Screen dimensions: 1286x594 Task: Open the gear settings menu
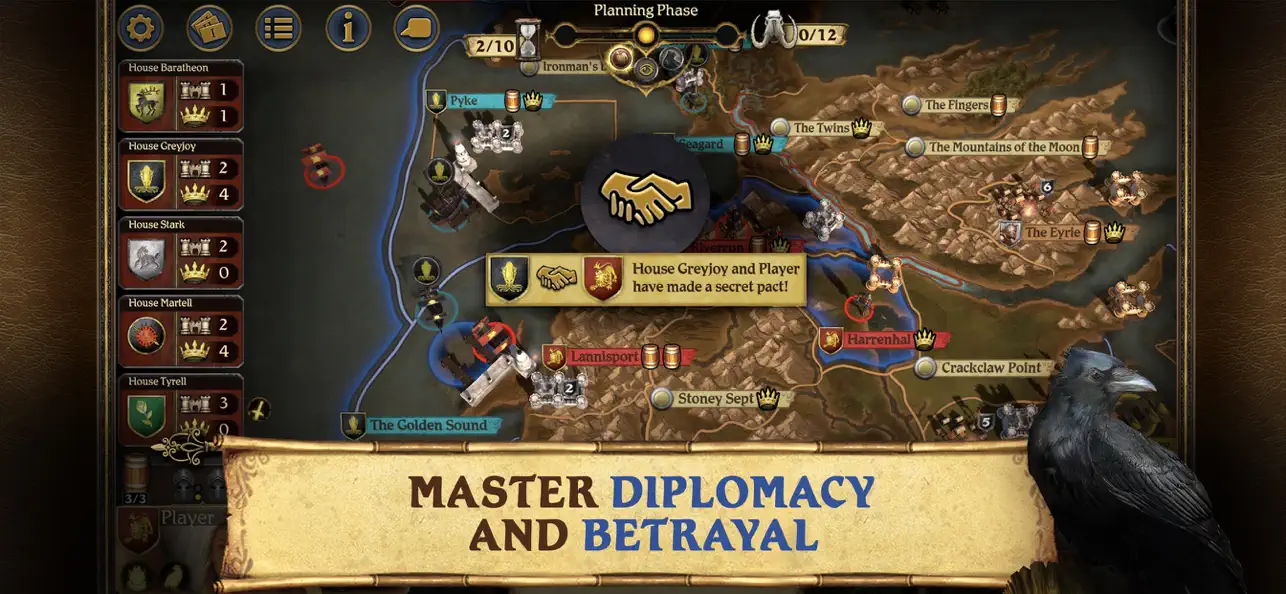click(141, 28)
